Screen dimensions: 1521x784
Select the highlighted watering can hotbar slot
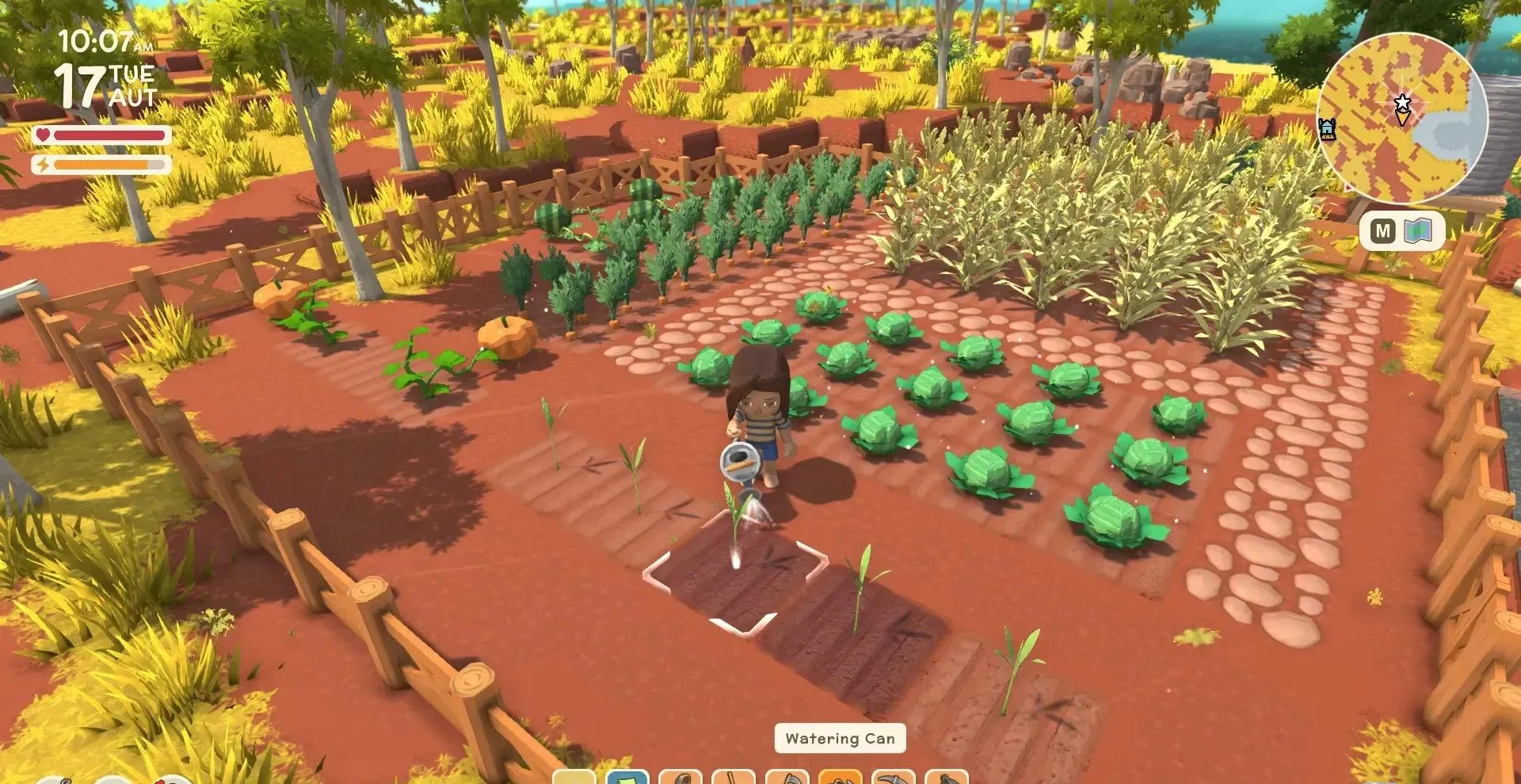click(x=840, y=777)
